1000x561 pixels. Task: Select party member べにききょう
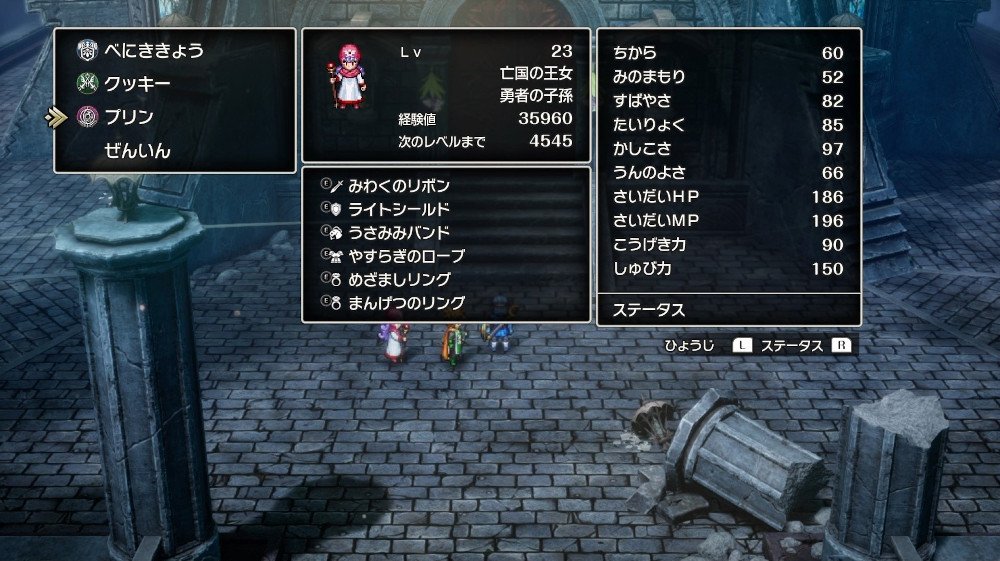(x=154, y=50)
